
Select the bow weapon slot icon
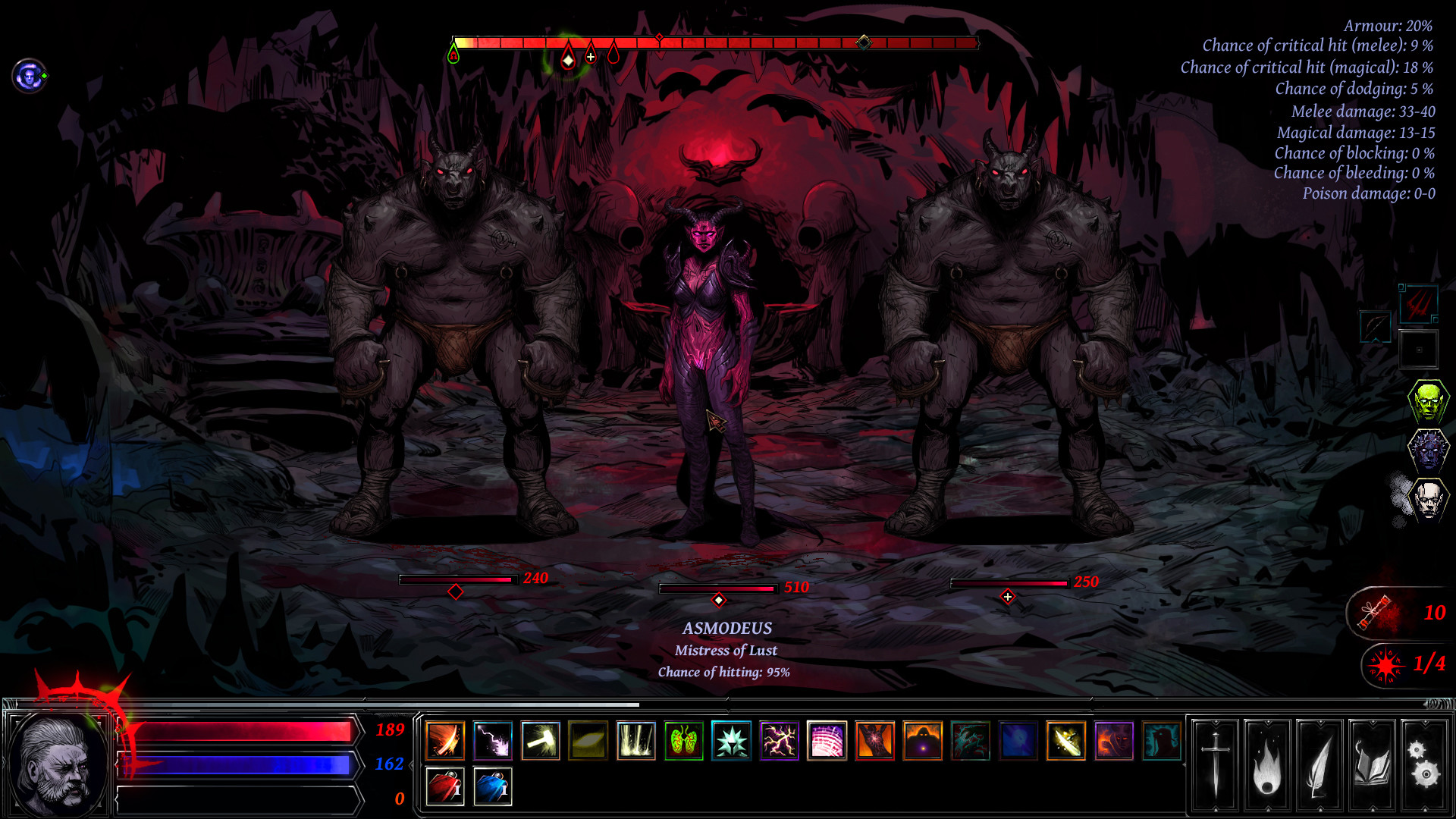coord(1376,326)
